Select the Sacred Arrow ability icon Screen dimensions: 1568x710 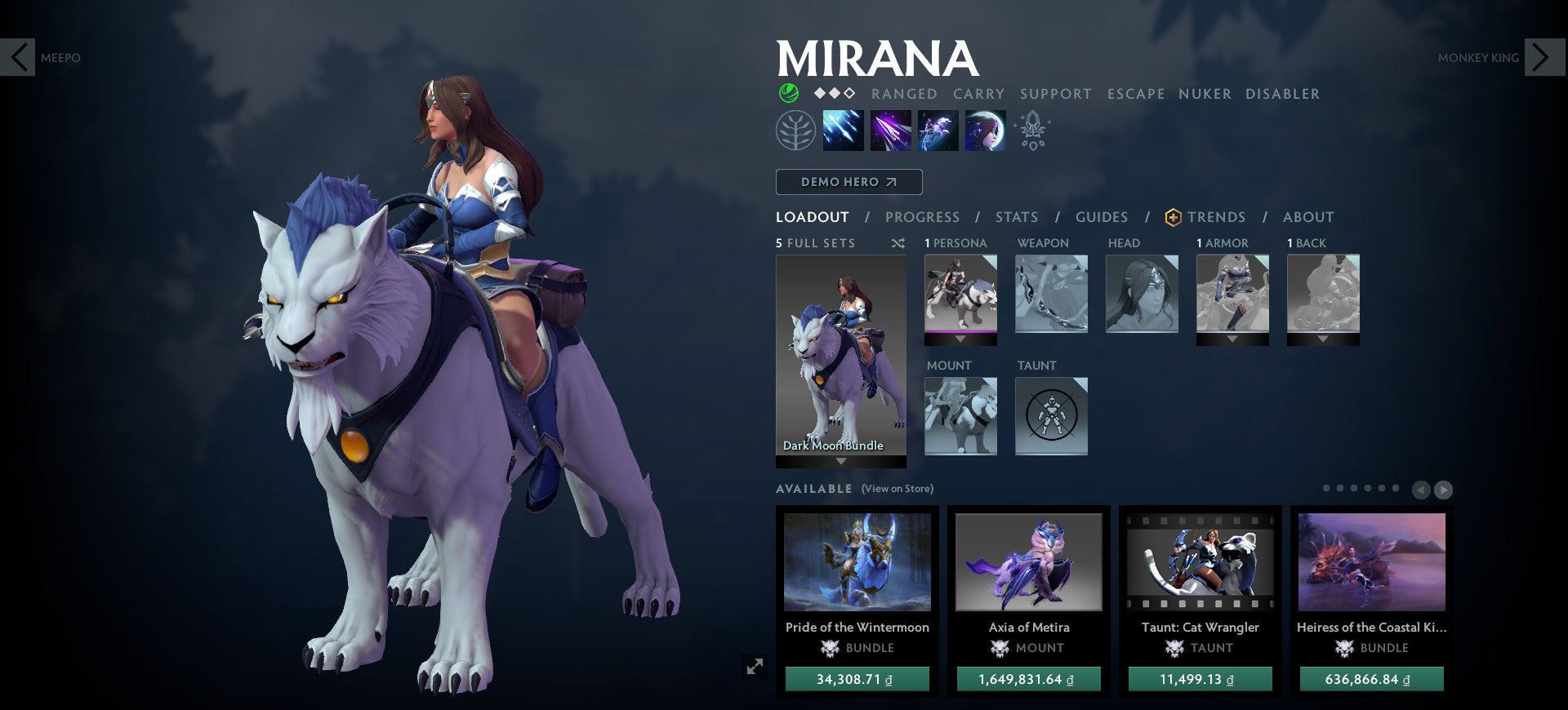[x=889, y=131]
